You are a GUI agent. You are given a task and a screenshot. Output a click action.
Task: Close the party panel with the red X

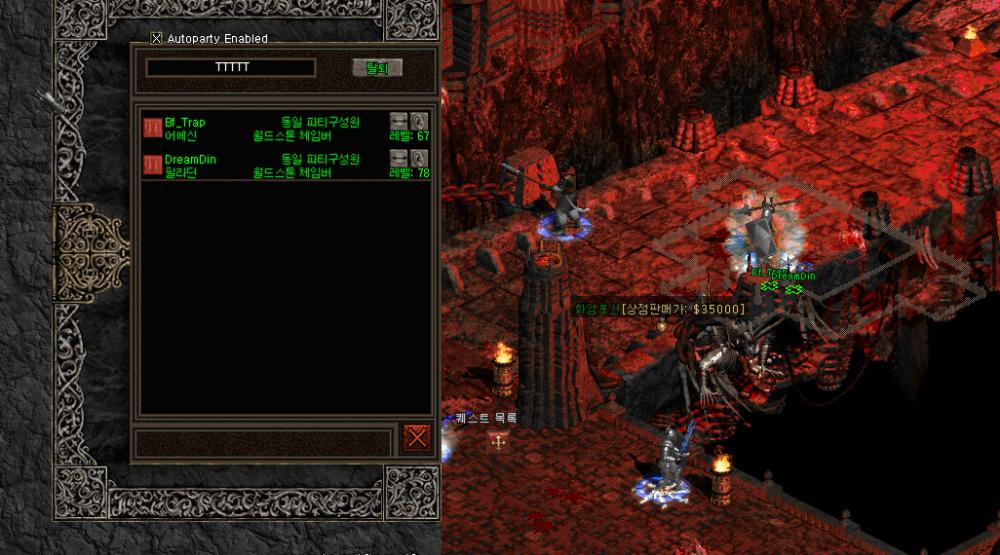tap(417, 437)
